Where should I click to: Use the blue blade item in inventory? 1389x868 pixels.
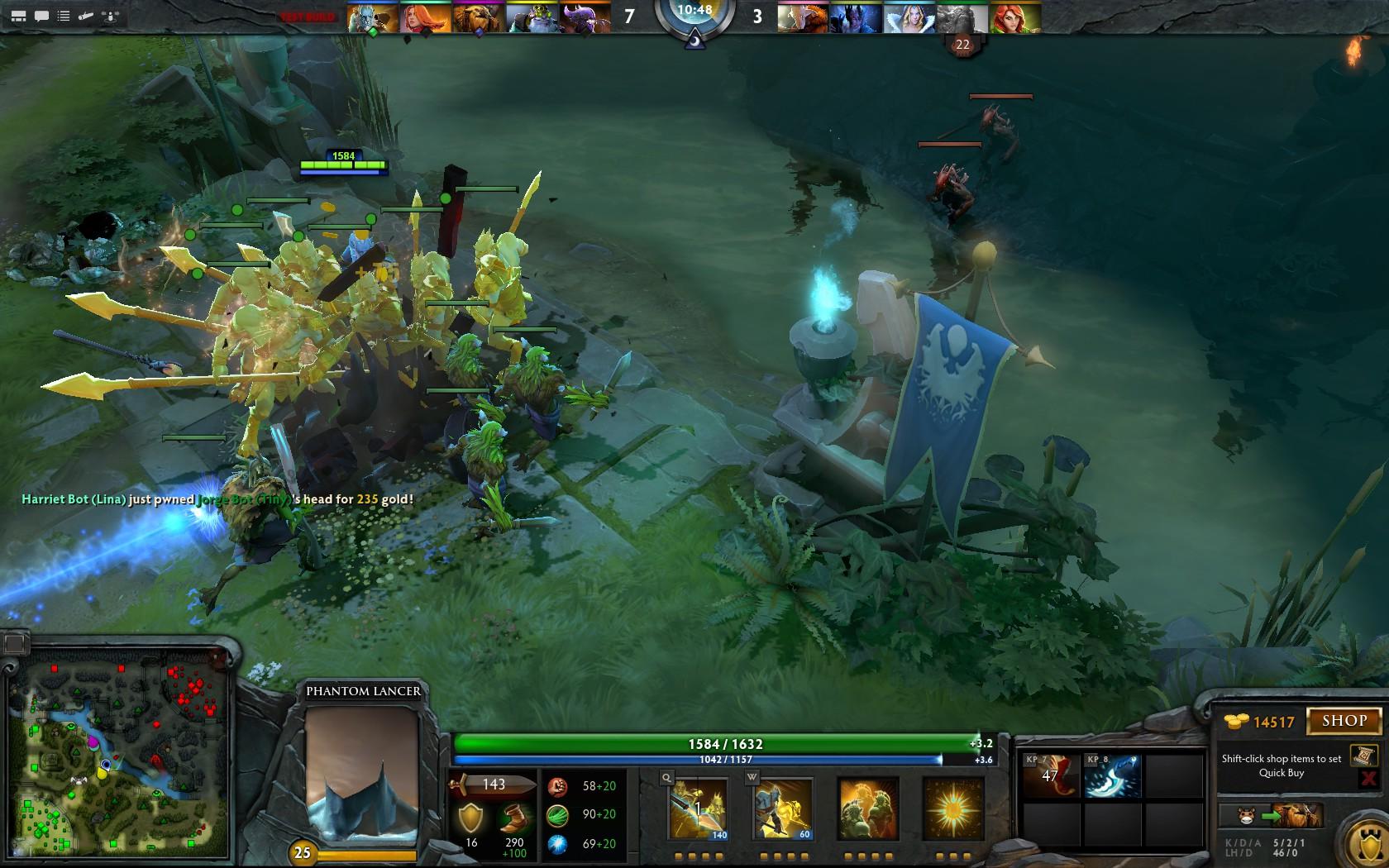(1112, 775)
